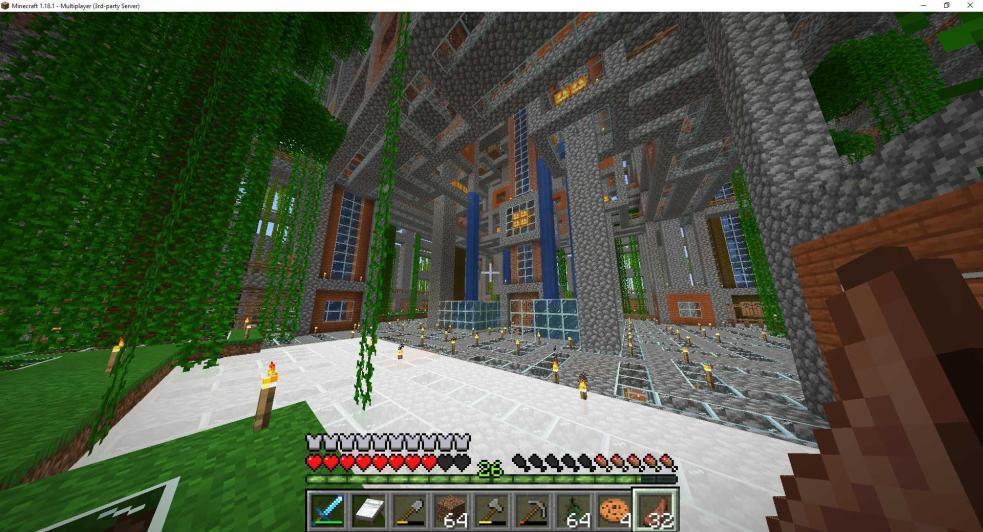This screenshot has width=983, height=532.
Task: Minimize the Minecraft window
Action: tap(924, 6)
